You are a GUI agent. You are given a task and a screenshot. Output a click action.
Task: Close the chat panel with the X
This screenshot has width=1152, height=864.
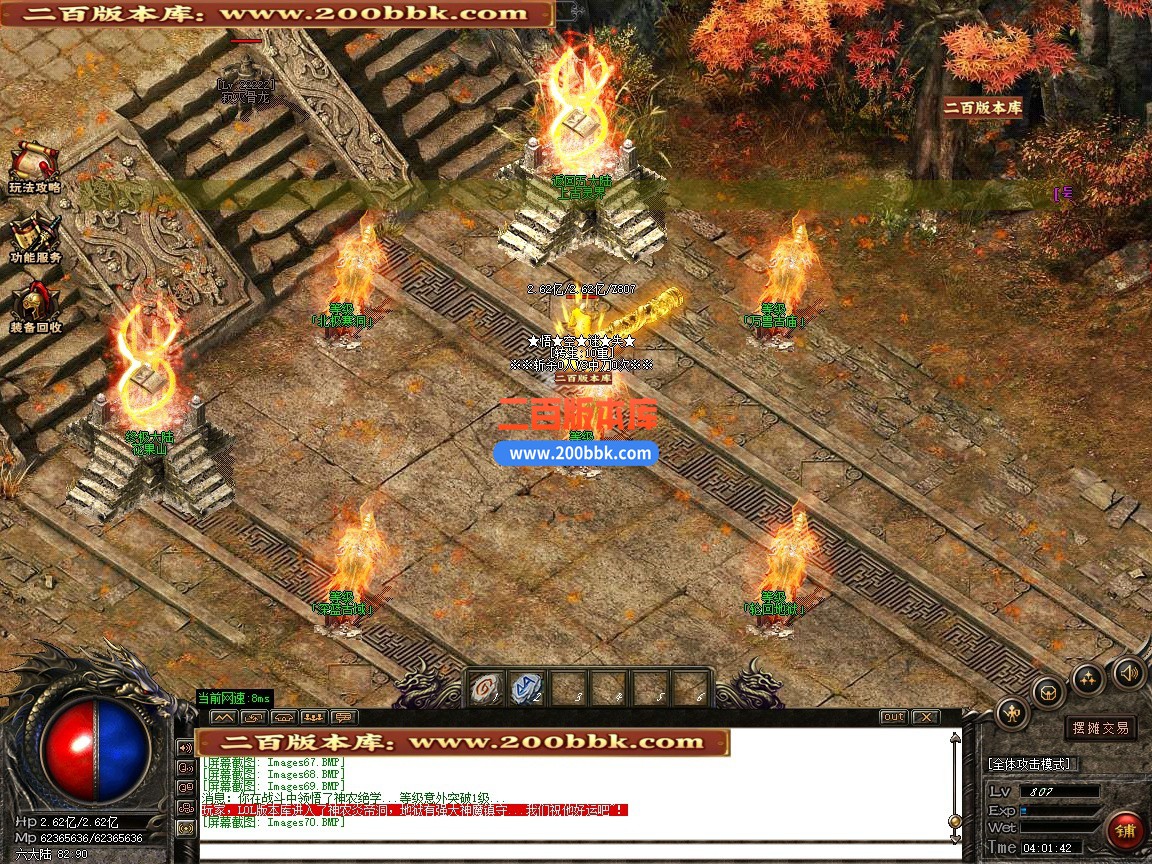[x=925, y=717]
